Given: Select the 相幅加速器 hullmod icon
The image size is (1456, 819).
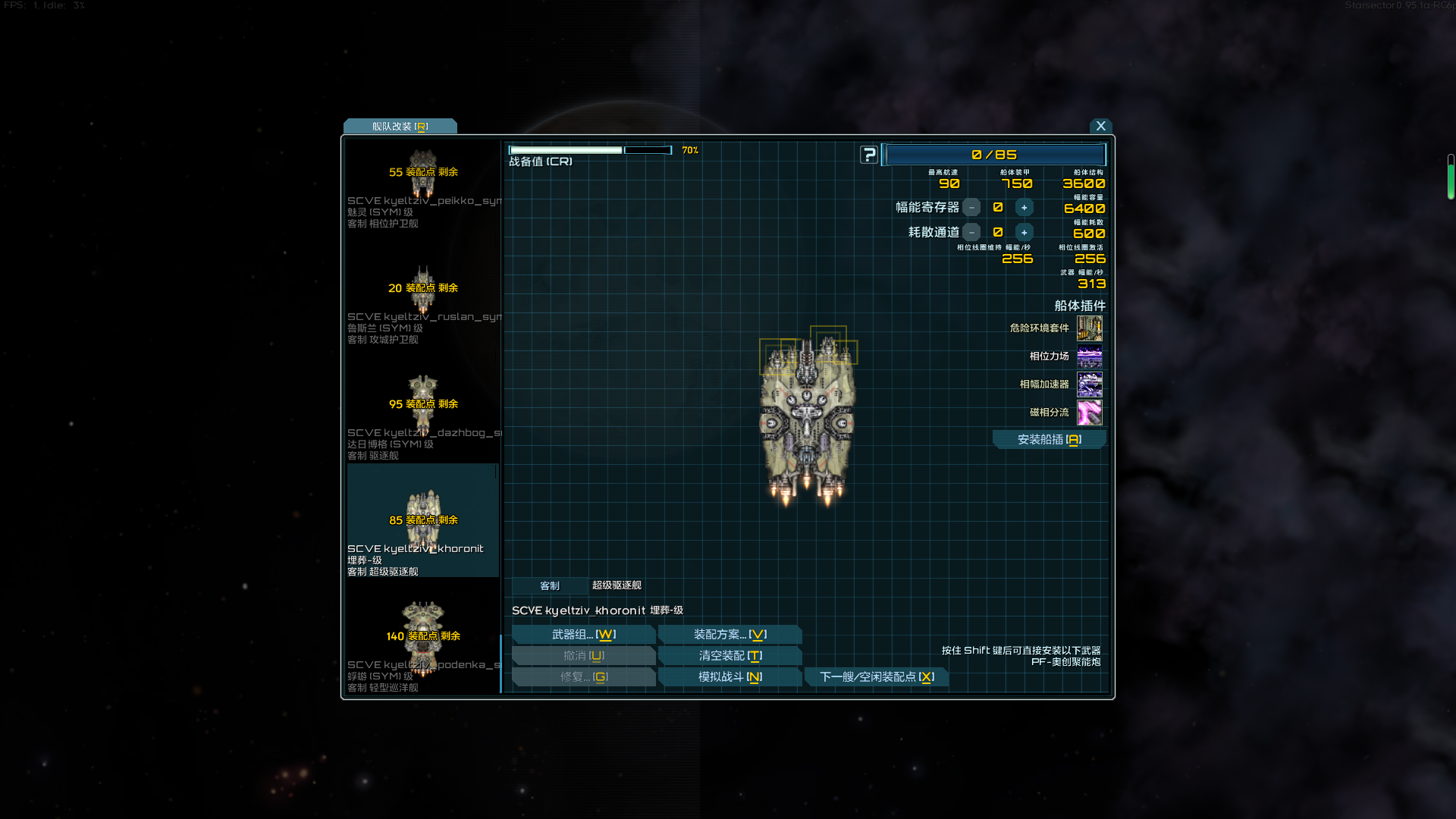Looking at the screenshot, I should [x=1089, y=384].
